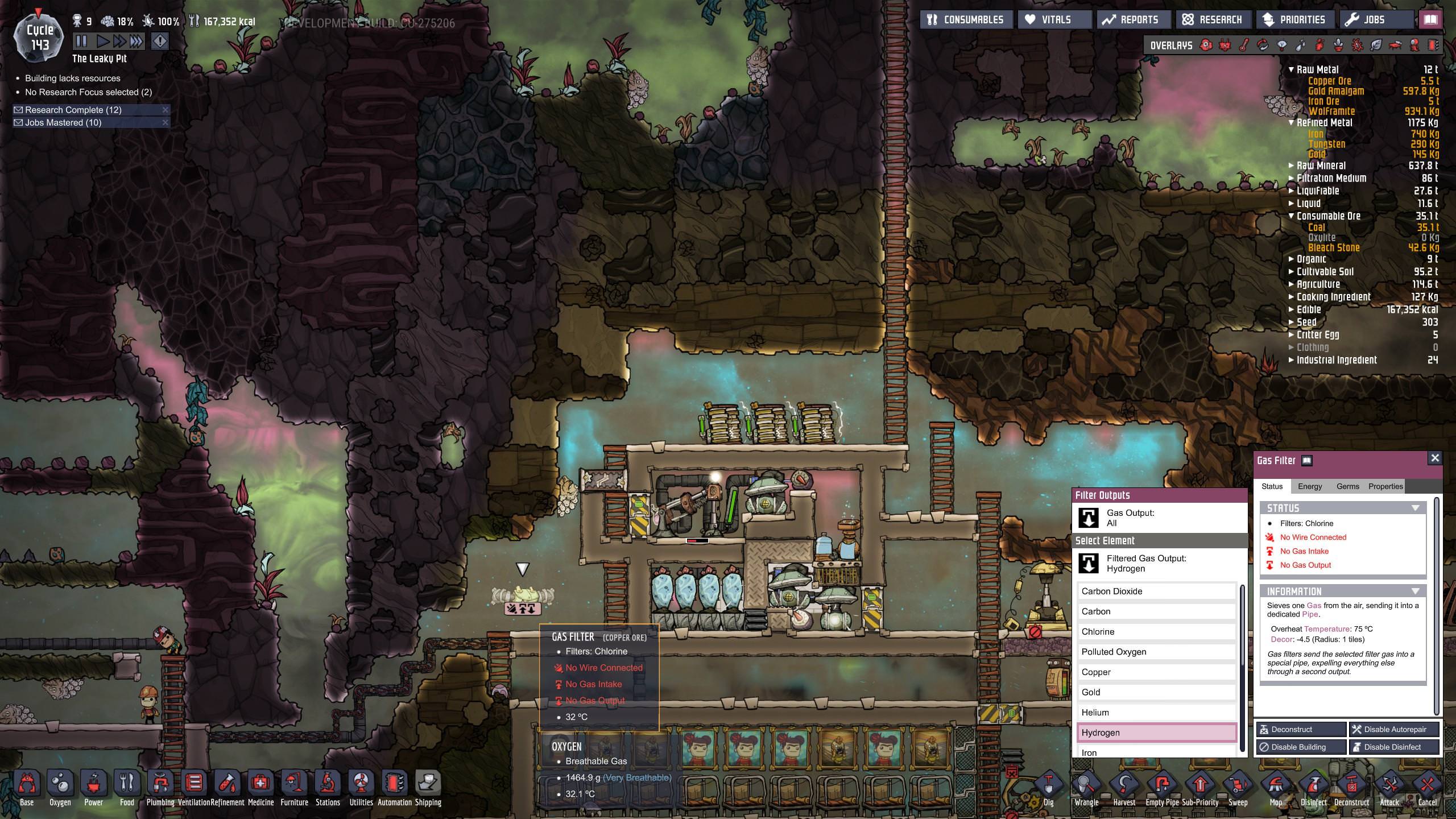Select the Dig tool
The width and height of the screenshot is (1456, 819).
(x=1048, y=789)
